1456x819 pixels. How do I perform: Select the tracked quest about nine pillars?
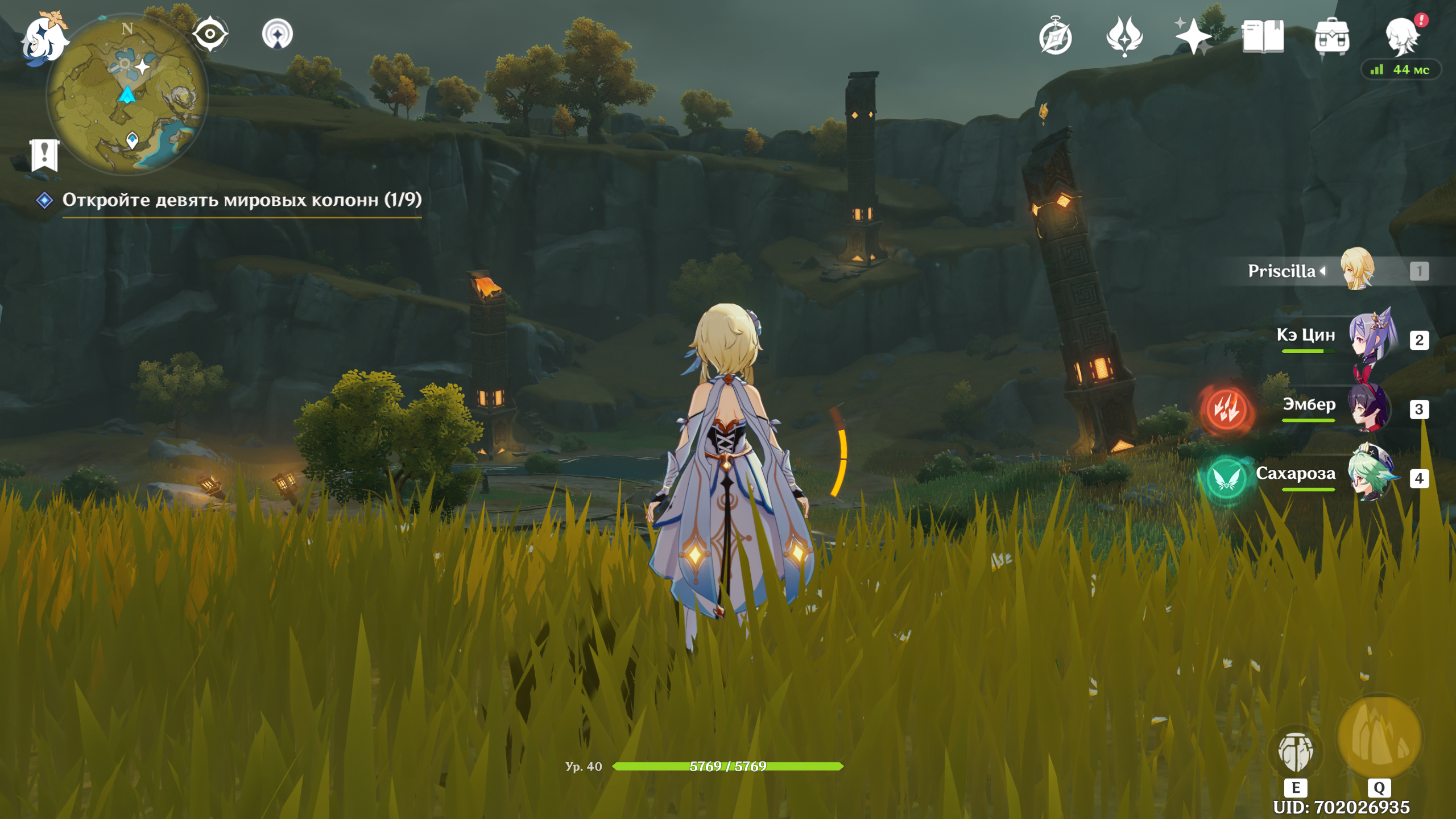tap(241, 200)
